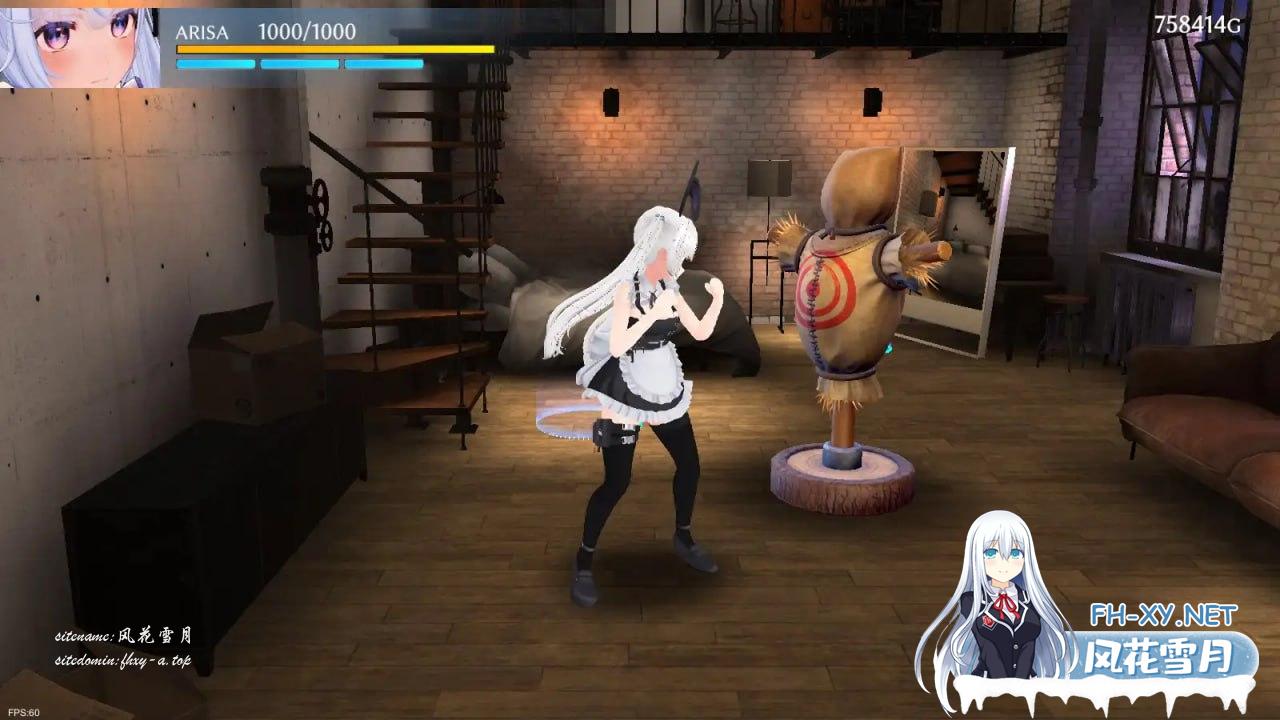Viewport: 1280px width, 720px height.
Task: Select the second blue skill bar
Action: click(x=298, y=65)
